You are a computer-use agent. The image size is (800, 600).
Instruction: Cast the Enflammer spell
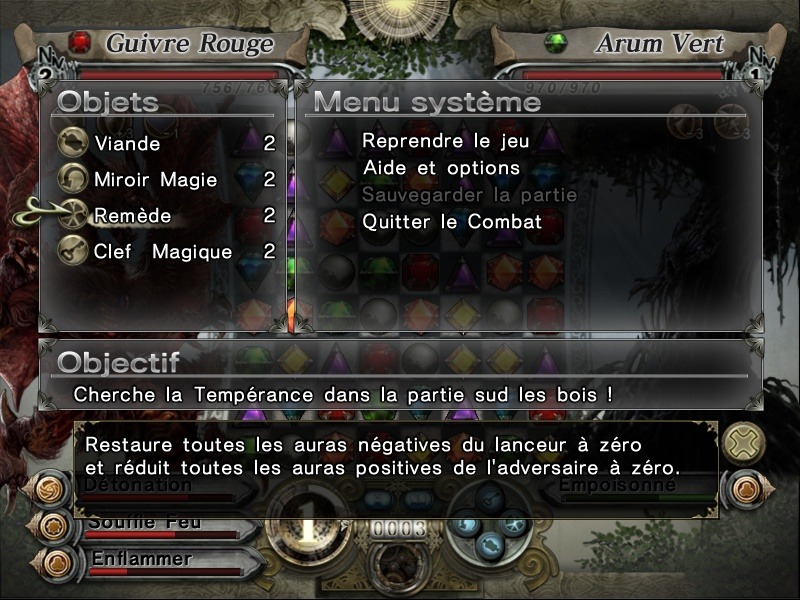coord(140,559)
